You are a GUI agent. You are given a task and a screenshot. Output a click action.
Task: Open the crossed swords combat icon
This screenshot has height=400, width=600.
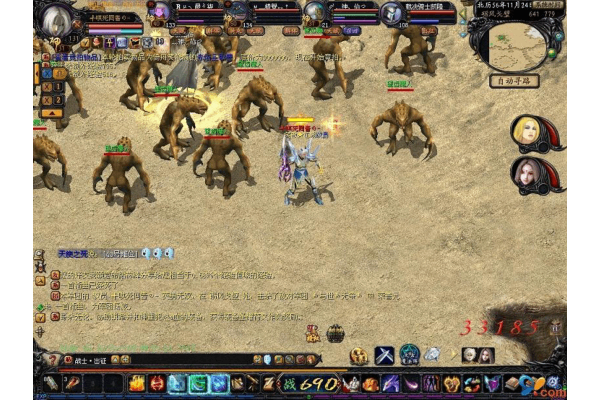[385, 354]
